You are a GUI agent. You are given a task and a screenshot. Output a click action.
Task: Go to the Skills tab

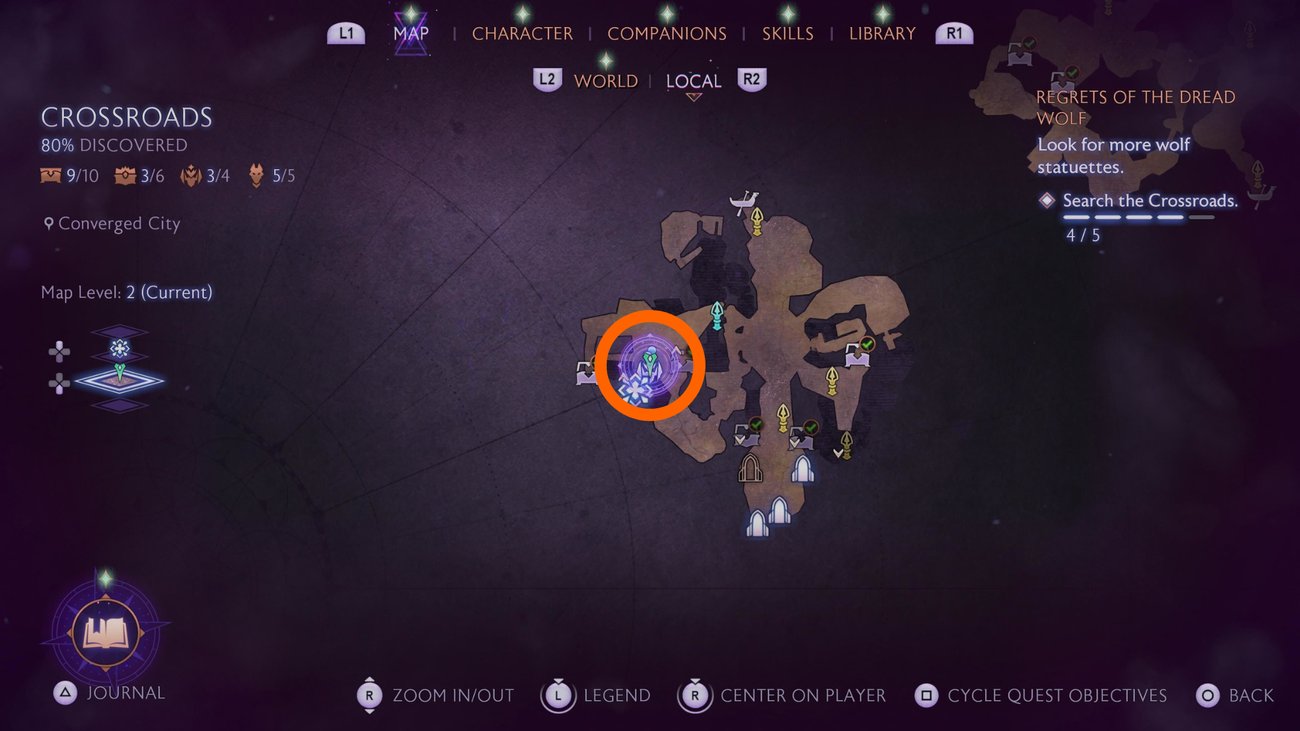tap(786, 33)
